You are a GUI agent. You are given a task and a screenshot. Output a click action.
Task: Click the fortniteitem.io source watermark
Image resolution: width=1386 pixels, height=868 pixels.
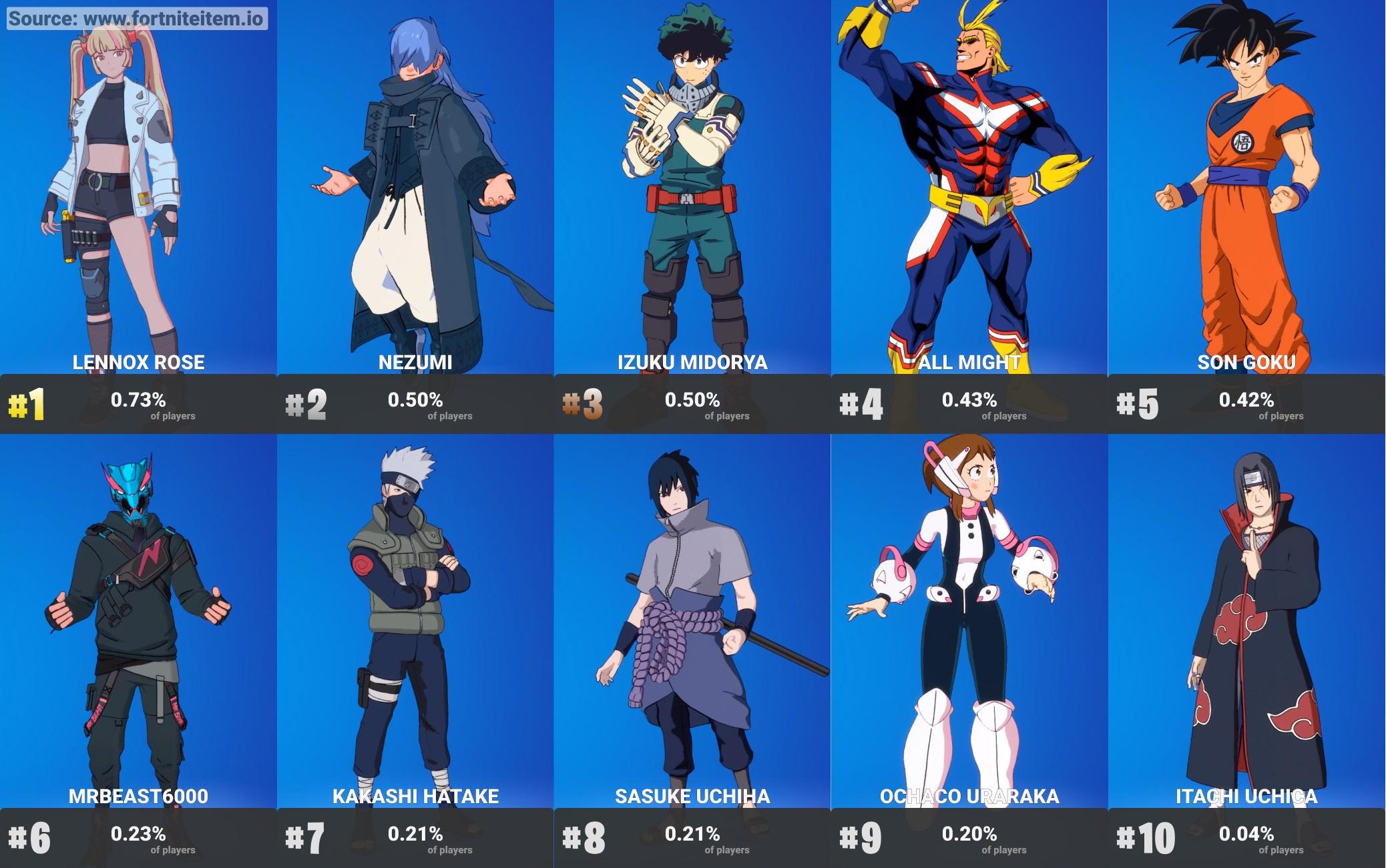136,18
